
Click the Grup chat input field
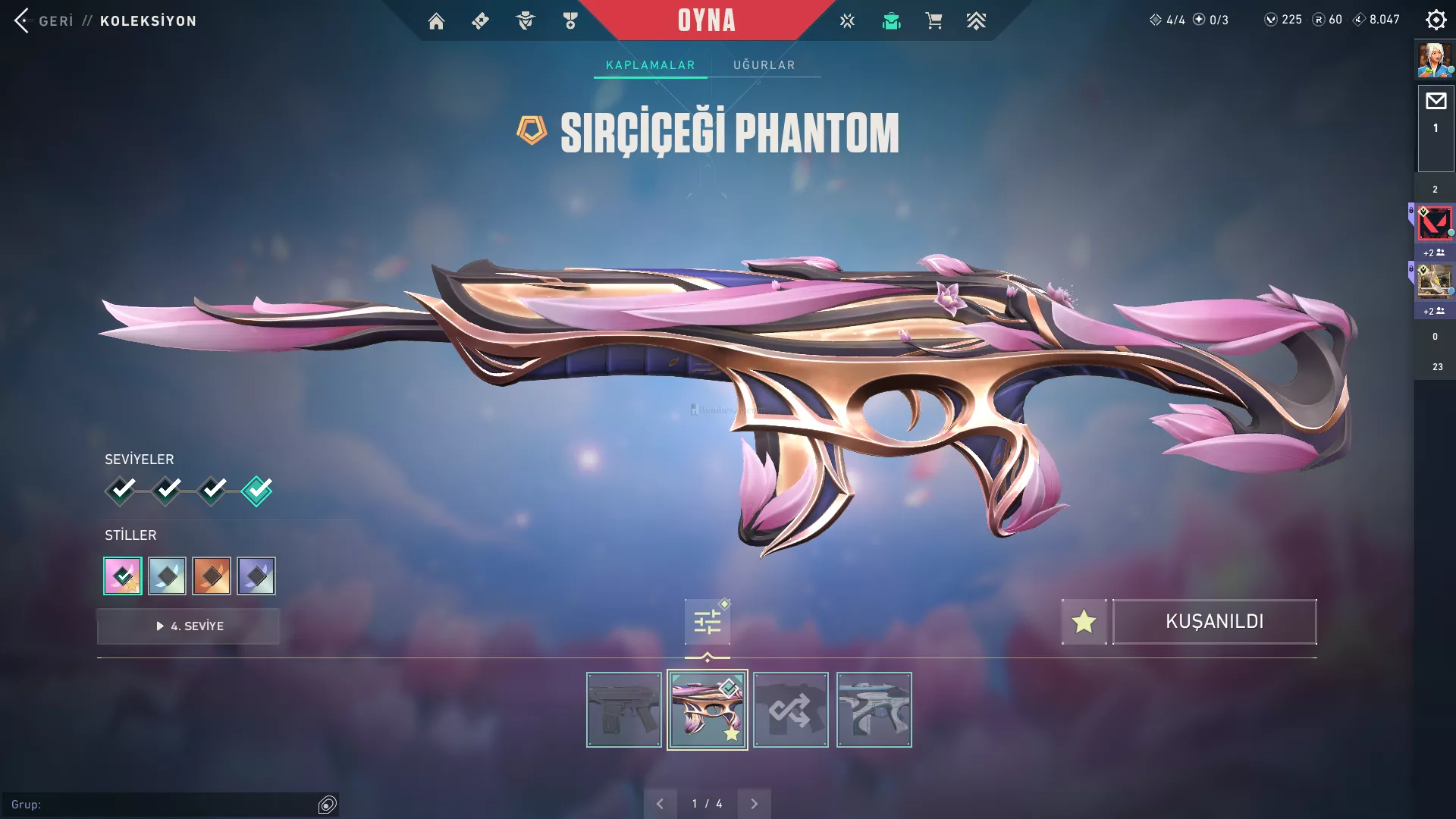(163, 805)
